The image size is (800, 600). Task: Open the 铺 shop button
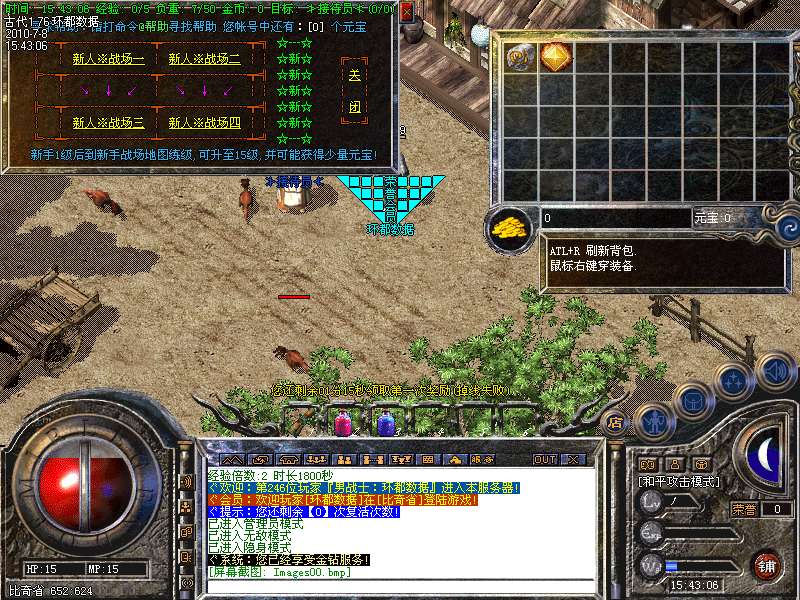(x=767, y=564)
